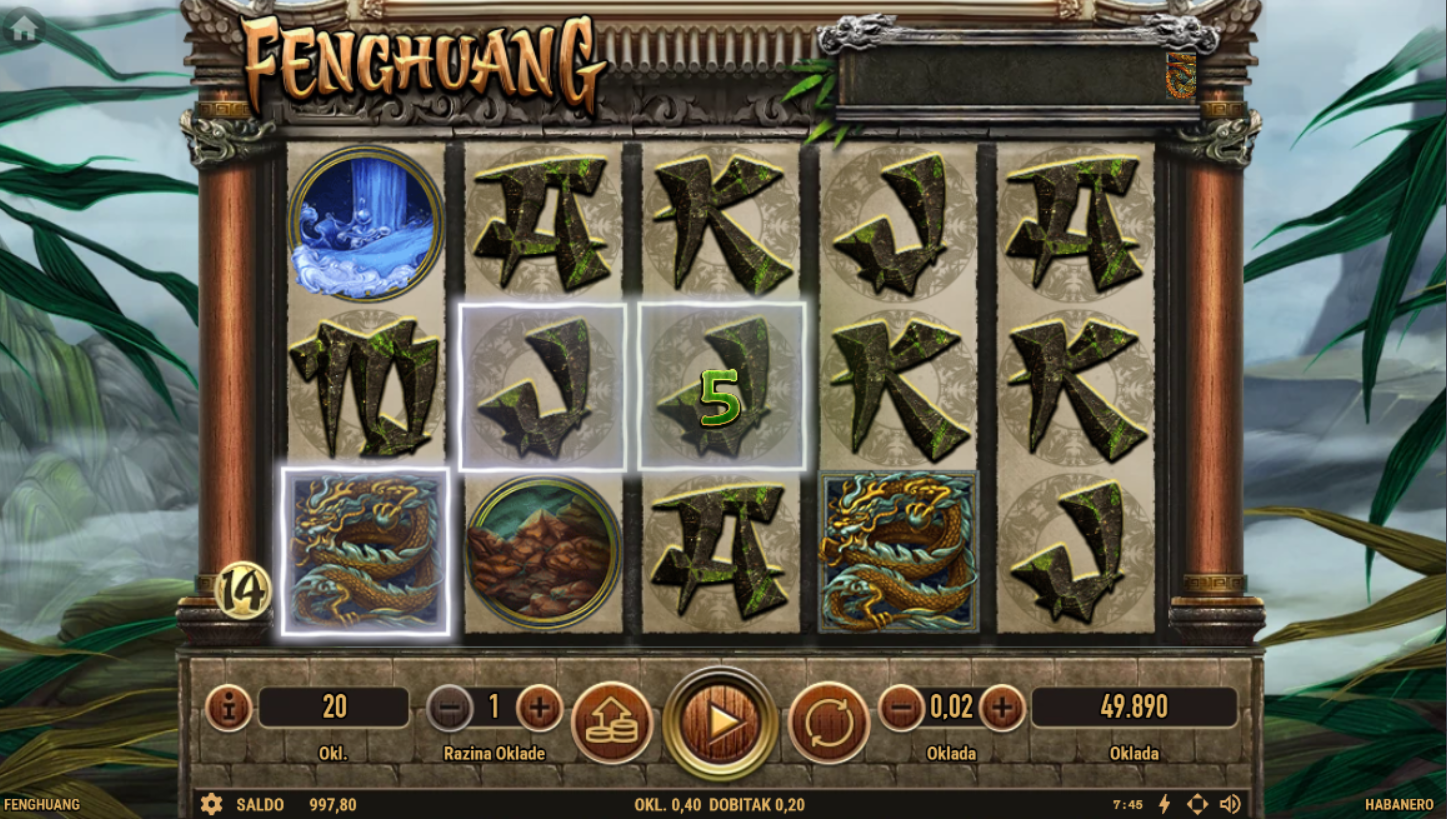Set max bet with the coins button
This screenshot has height=819, width=1447.
pyautogui.click(x=611, y=722)
